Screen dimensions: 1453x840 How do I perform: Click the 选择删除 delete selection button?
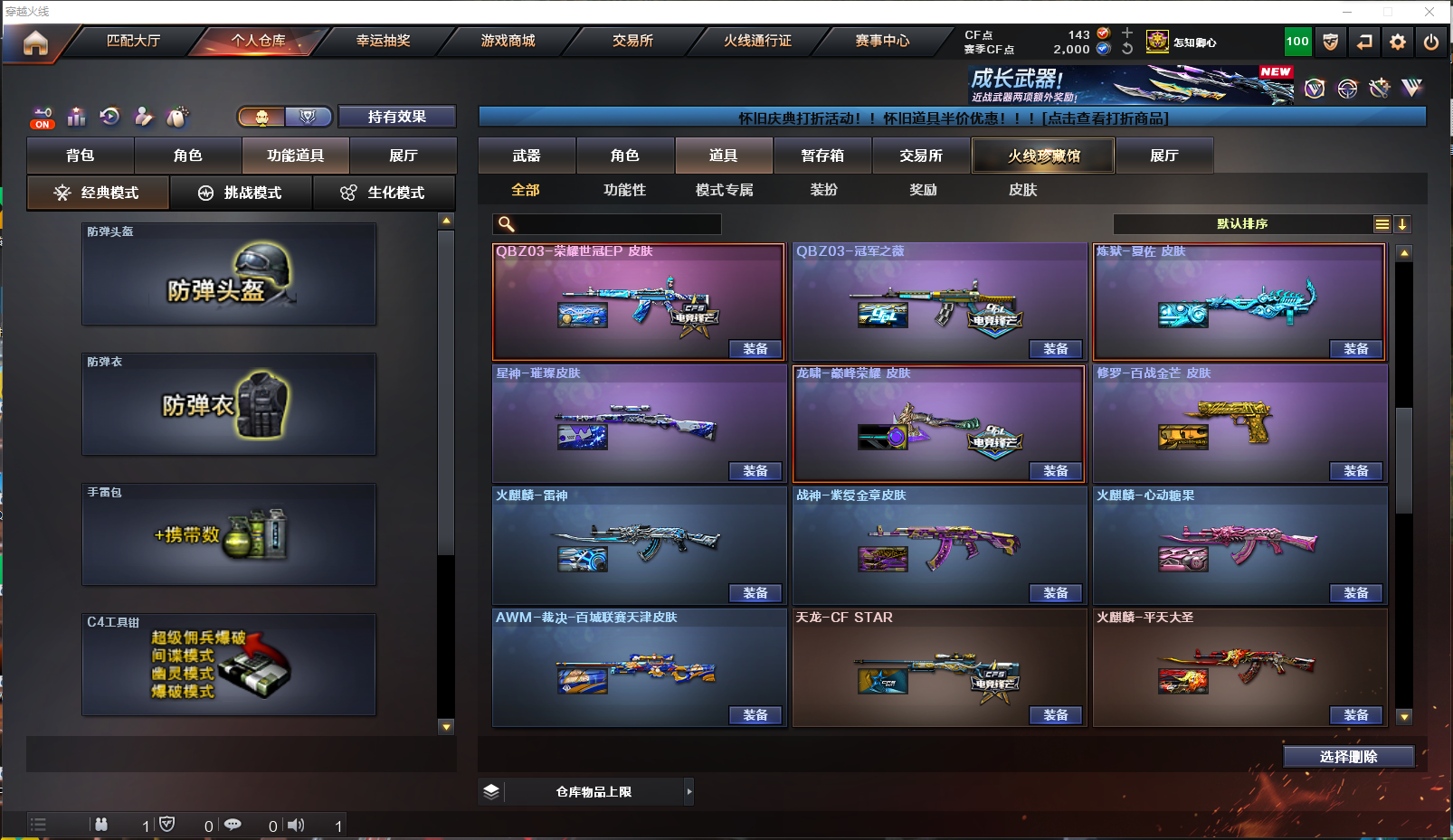click(x=1348, y=757)
